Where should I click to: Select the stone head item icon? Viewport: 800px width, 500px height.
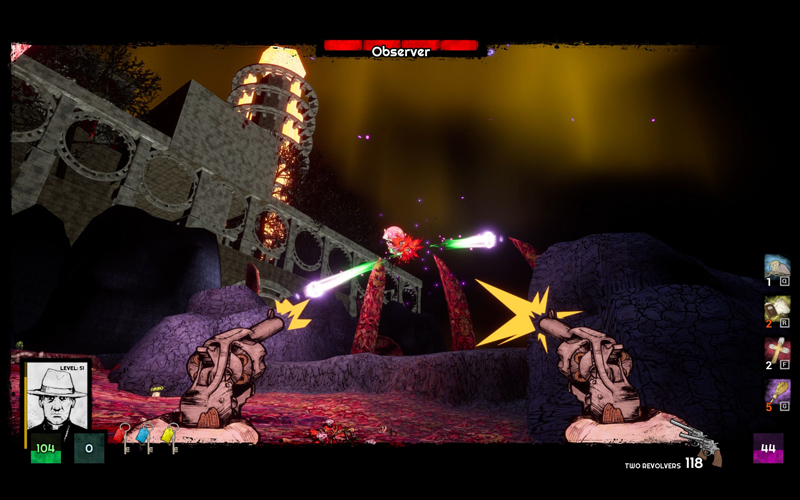click(777, 267)
